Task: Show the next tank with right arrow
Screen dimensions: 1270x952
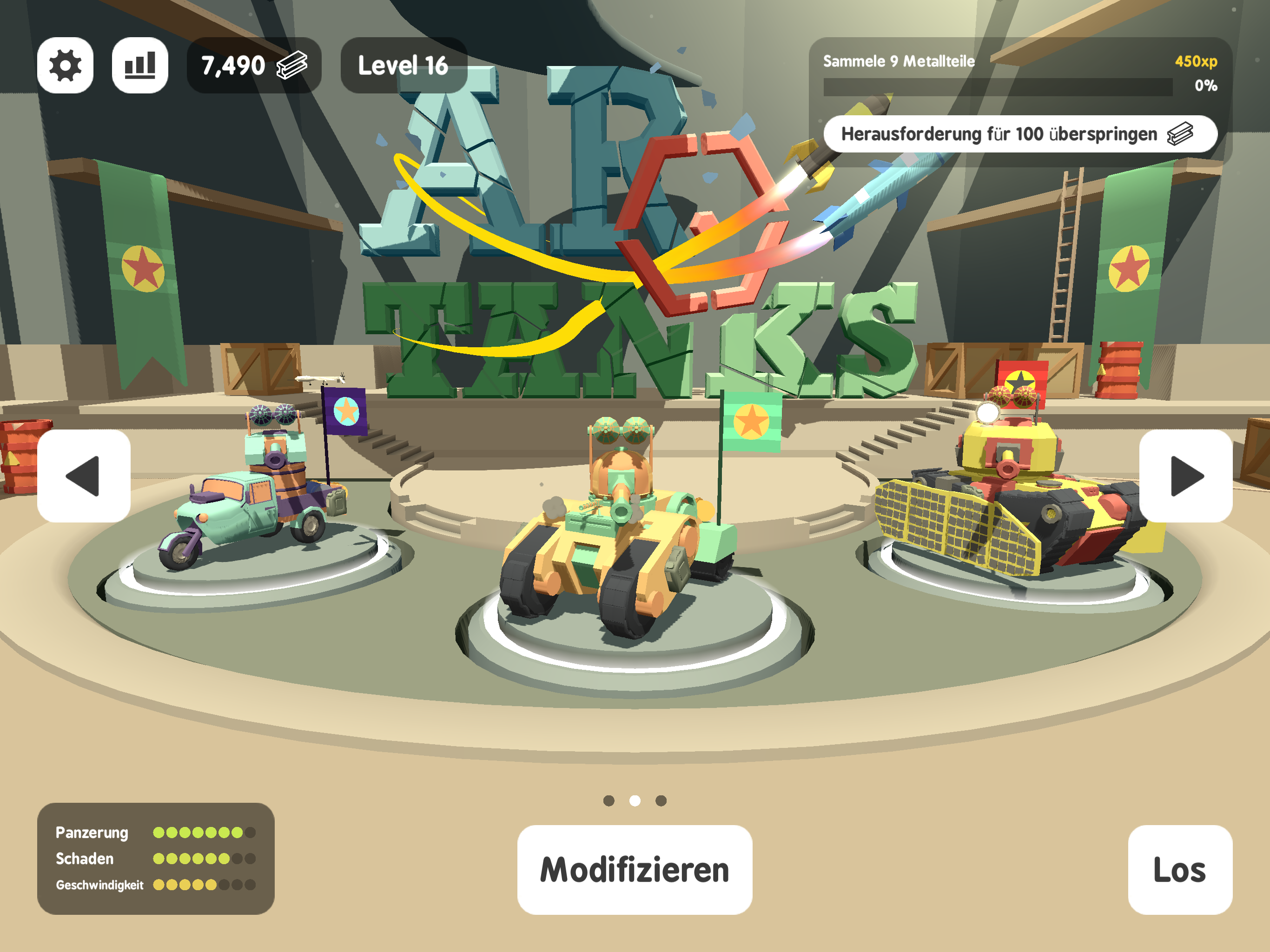Action: pyautogui.click(x=1185, y=476)
